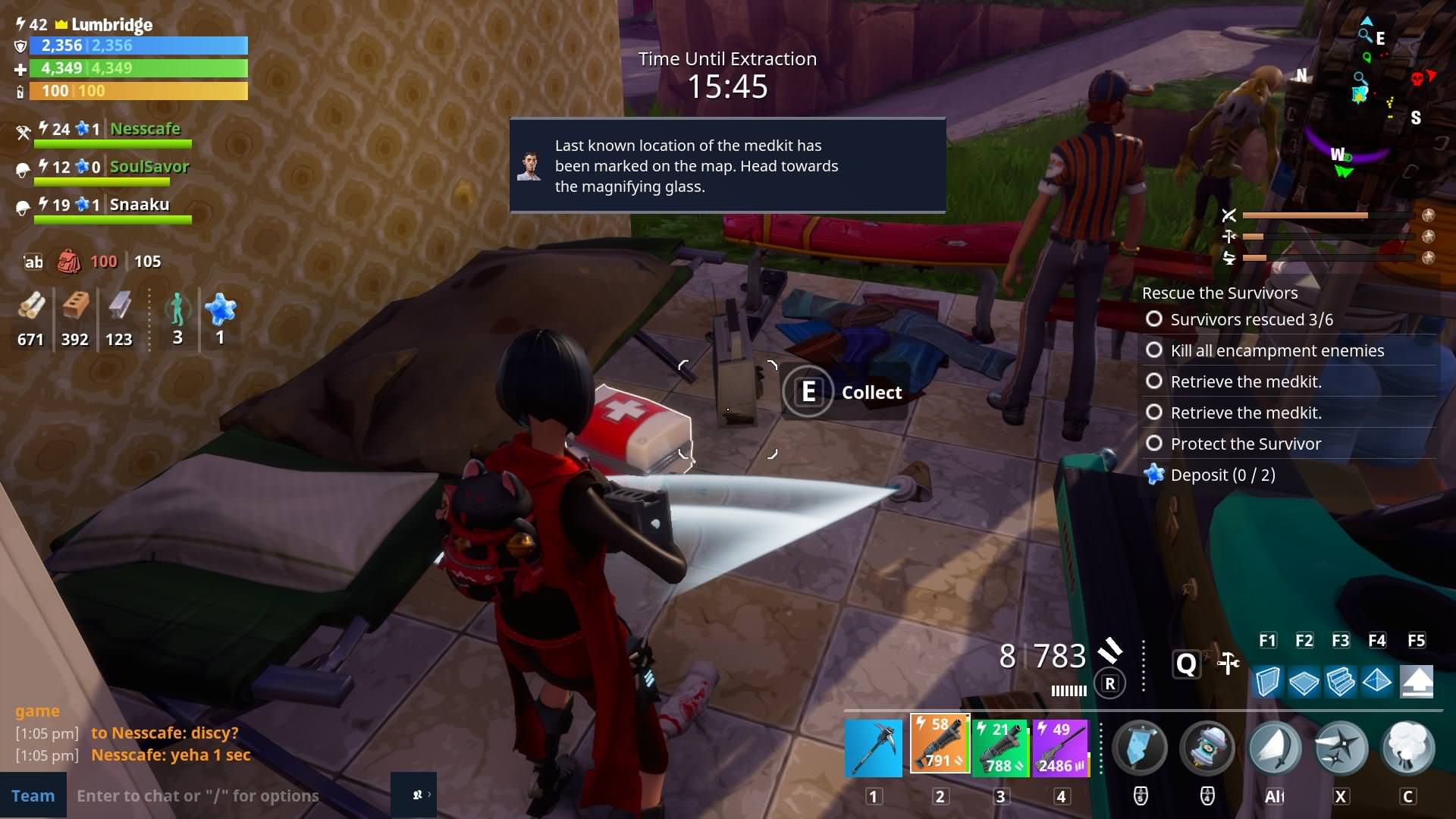The height and width of the screenshot is (819, 1456).
Task: Select the stairs piece in the build menu
Action: (1341, 681)
